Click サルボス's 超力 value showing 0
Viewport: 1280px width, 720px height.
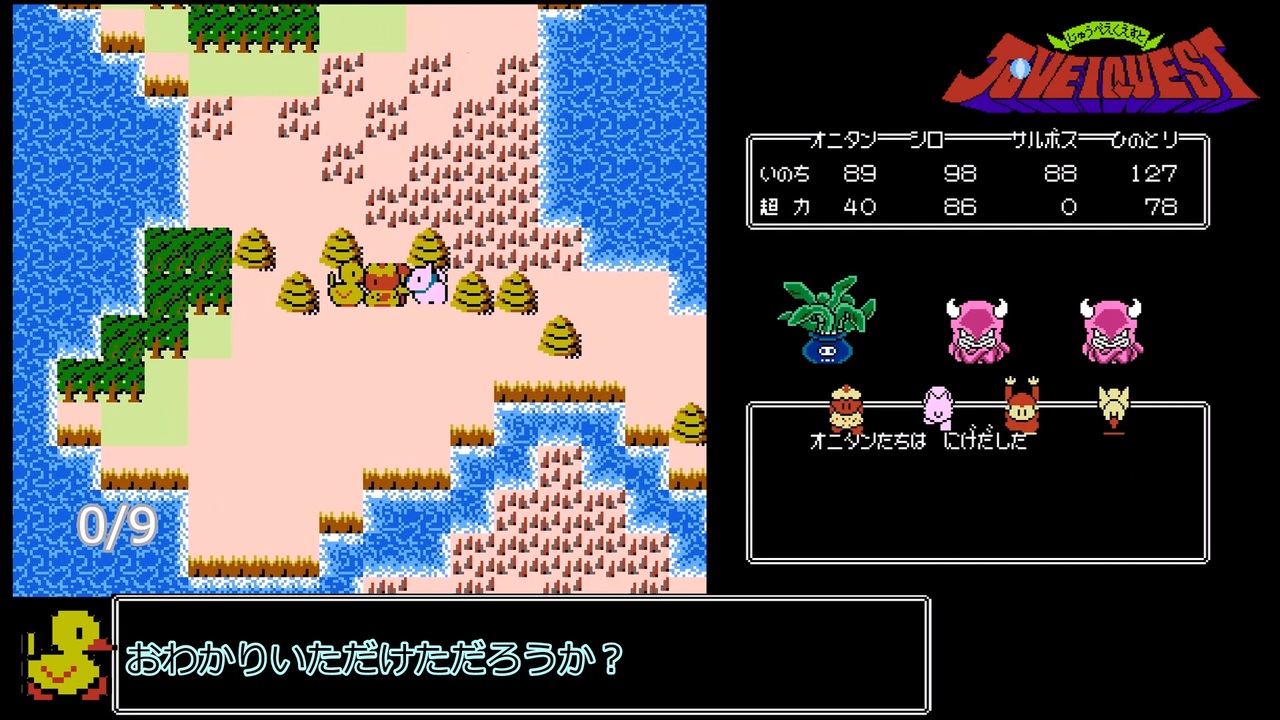[1068, 207]
